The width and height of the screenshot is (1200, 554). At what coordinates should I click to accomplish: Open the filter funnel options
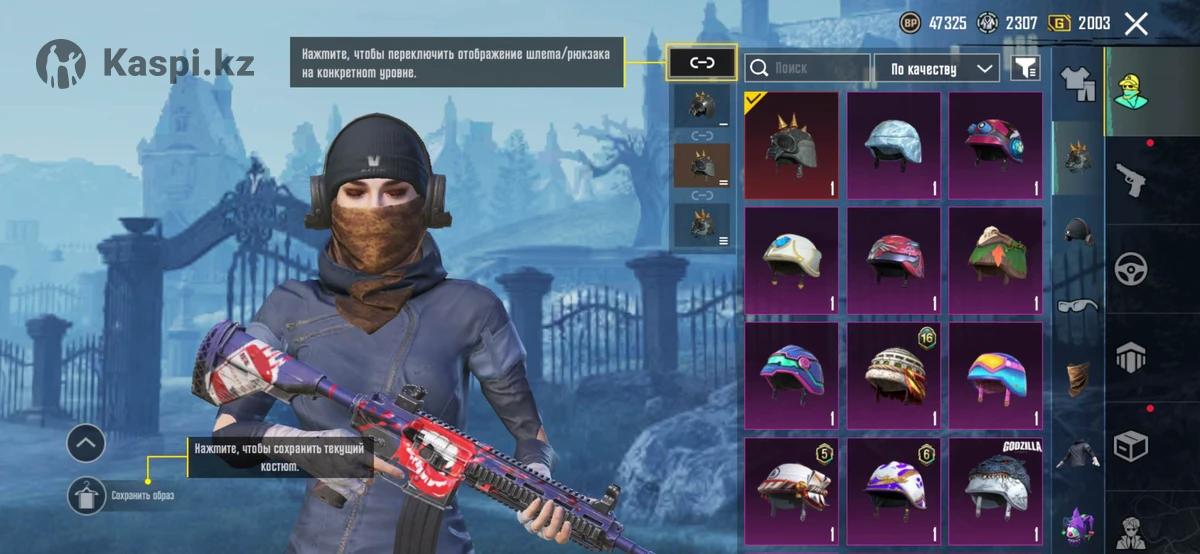(1025, 68)
